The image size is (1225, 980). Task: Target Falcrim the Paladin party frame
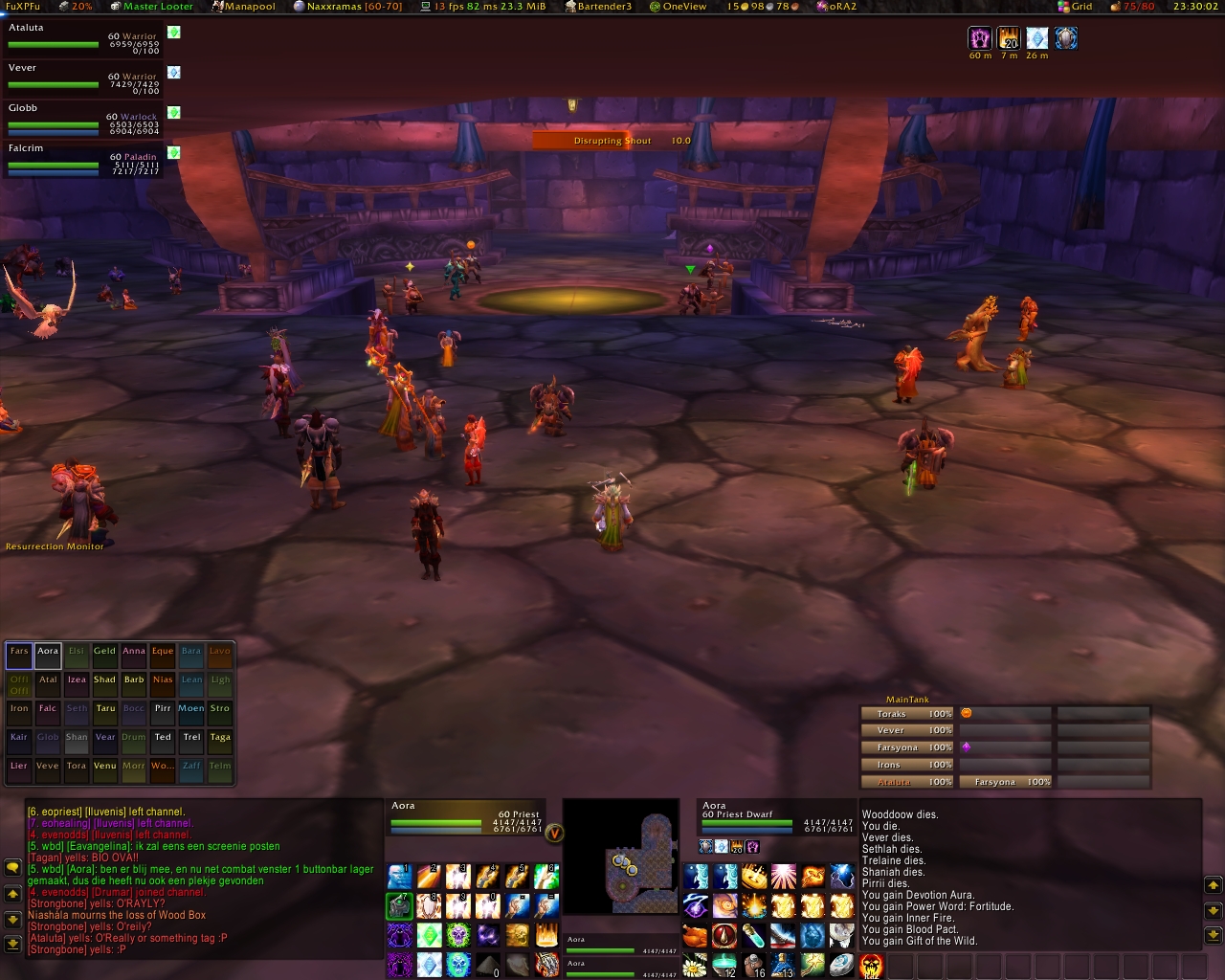click(82, 159)
